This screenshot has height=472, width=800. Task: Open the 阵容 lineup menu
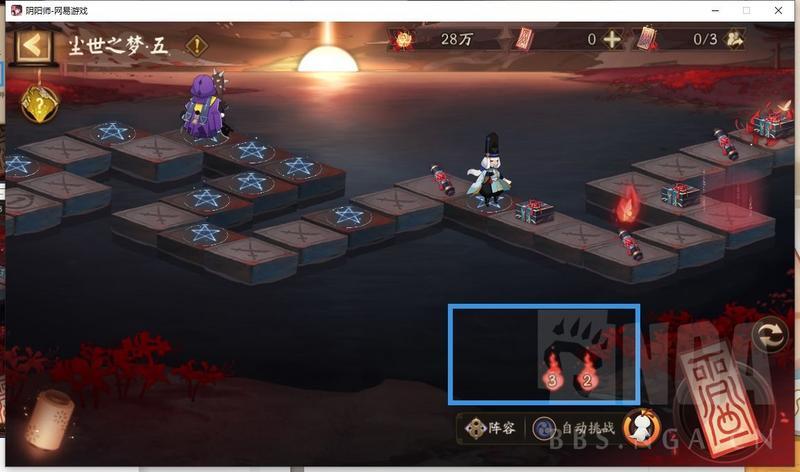(490, 428)
